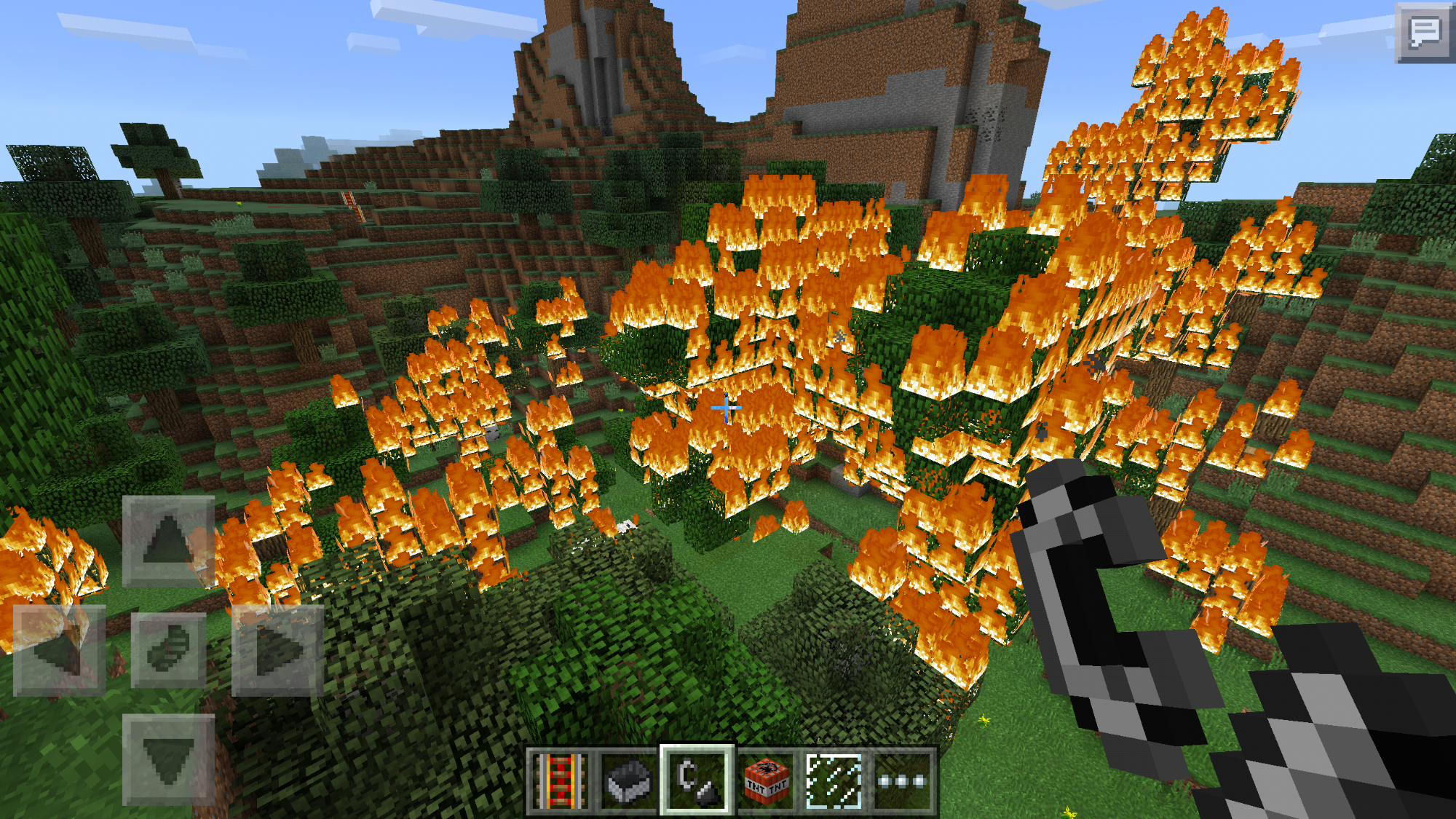Select the TNT block slot

(766, 781)
